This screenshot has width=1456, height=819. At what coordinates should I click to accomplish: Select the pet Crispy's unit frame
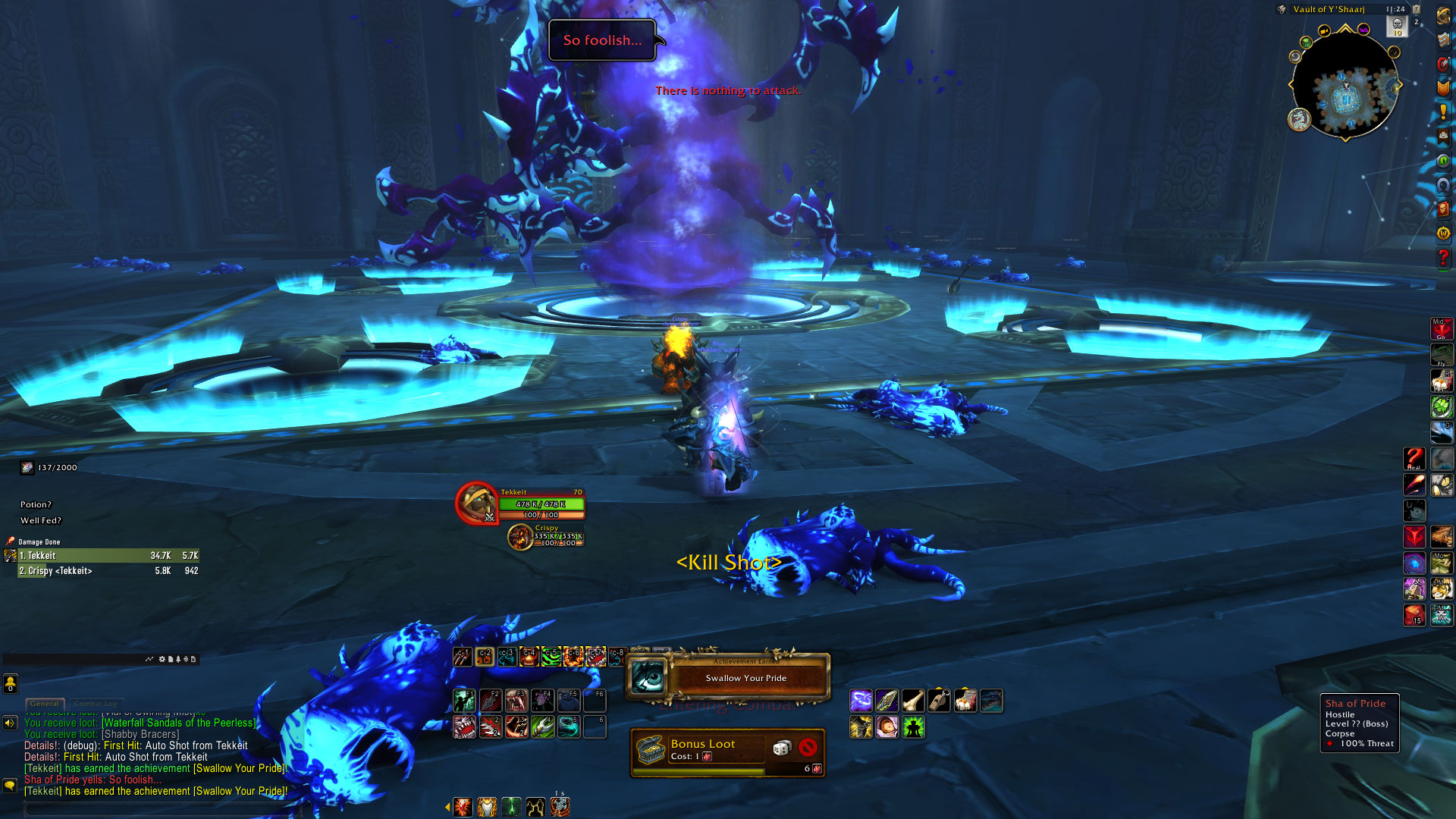pos(521,537)
